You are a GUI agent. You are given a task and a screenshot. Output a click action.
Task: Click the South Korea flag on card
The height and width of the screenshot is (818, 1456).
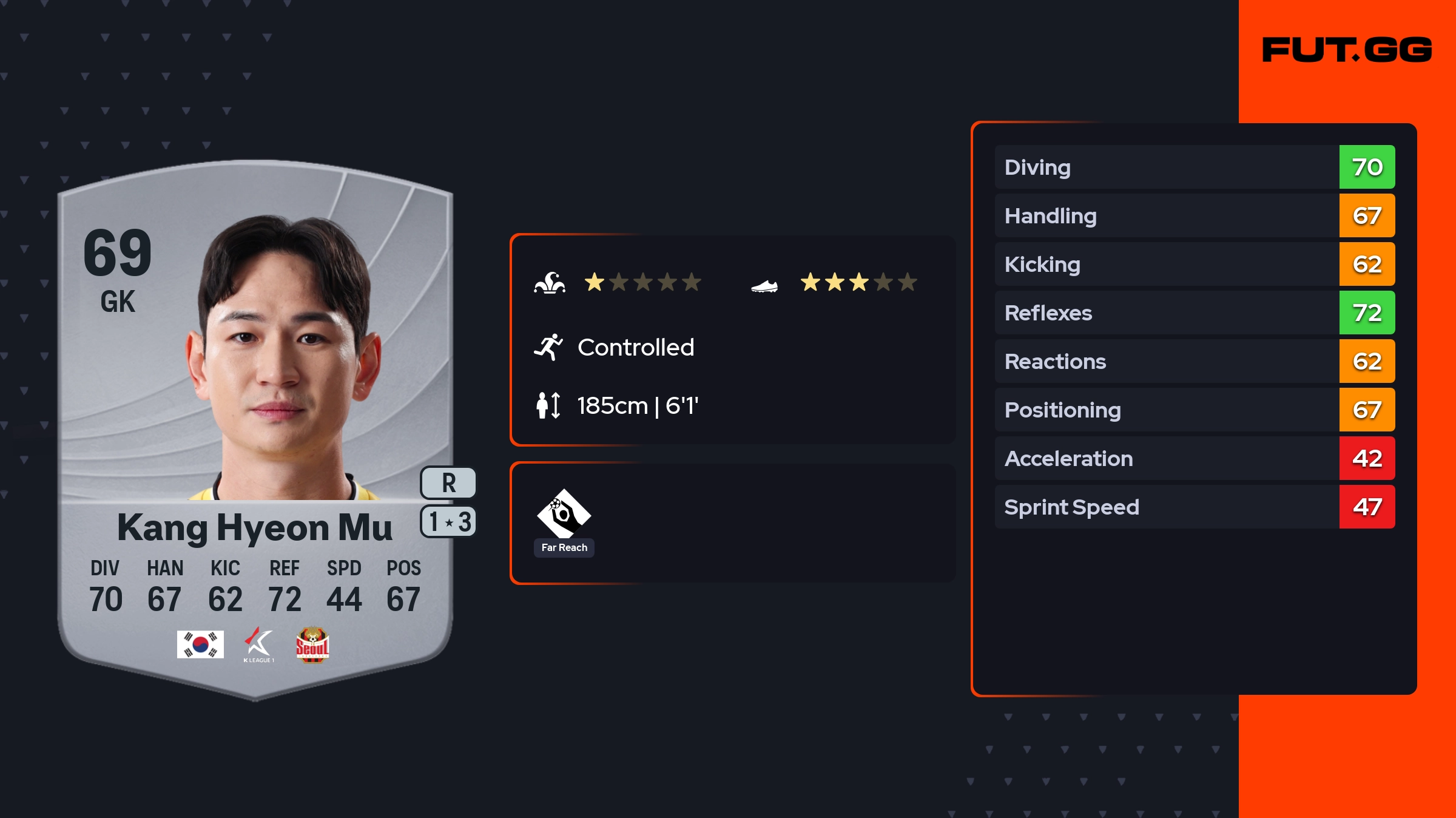200,644
